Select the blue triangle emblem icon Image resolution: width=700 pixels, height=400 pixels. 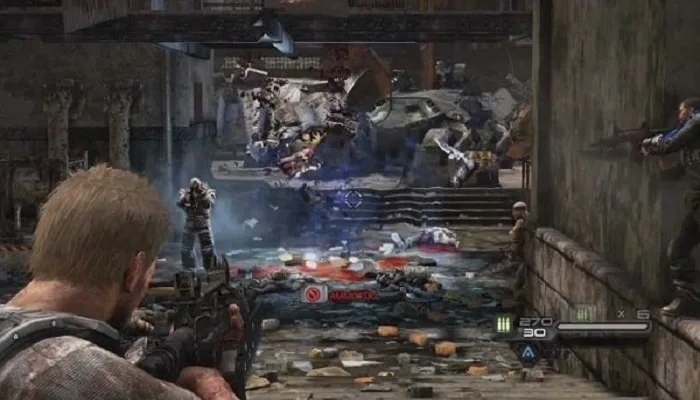click(528, 352)
